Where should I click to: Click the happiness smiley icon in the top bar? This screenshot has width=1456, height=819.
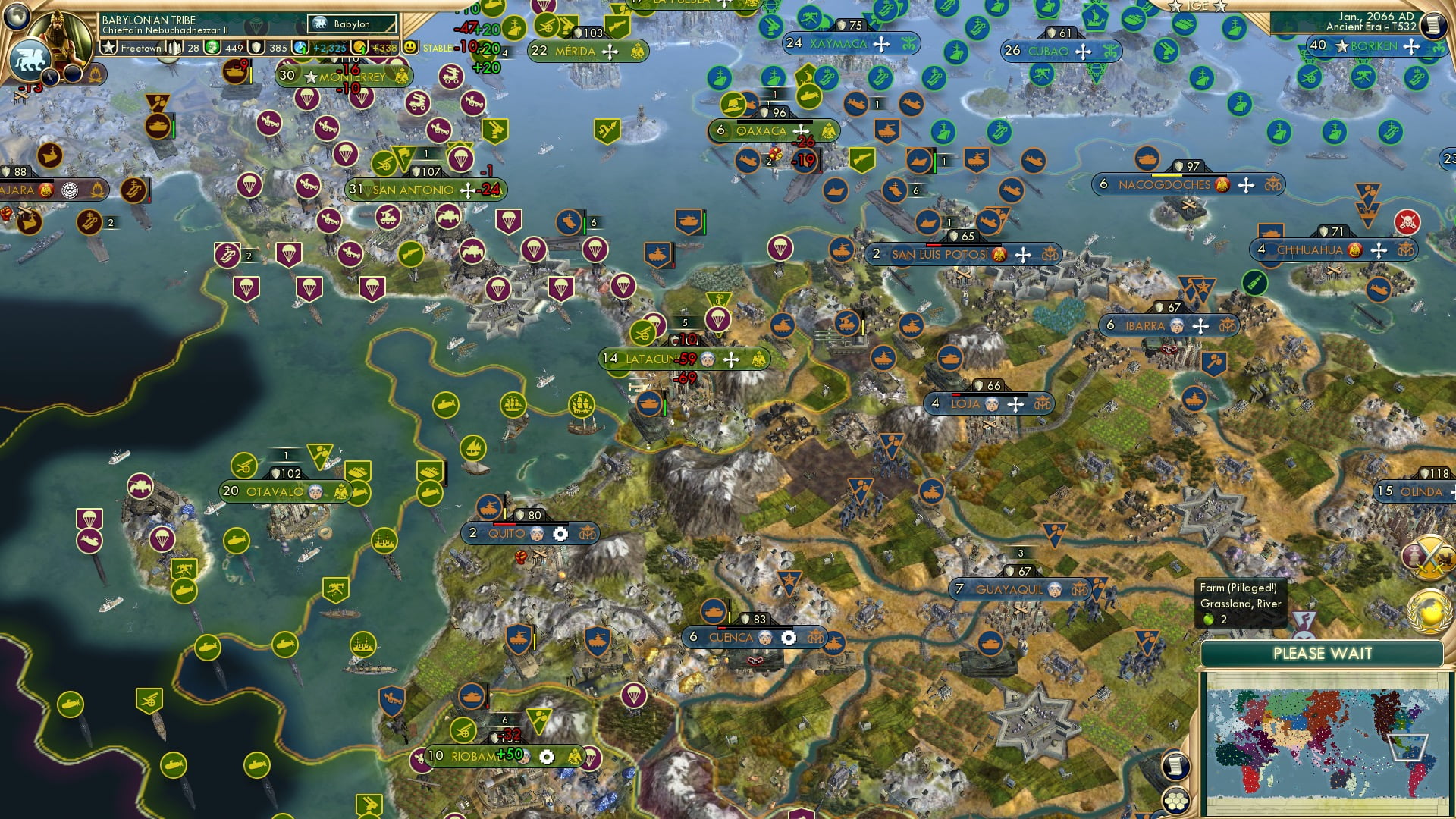pyautogui.click(x=409, y=48)
